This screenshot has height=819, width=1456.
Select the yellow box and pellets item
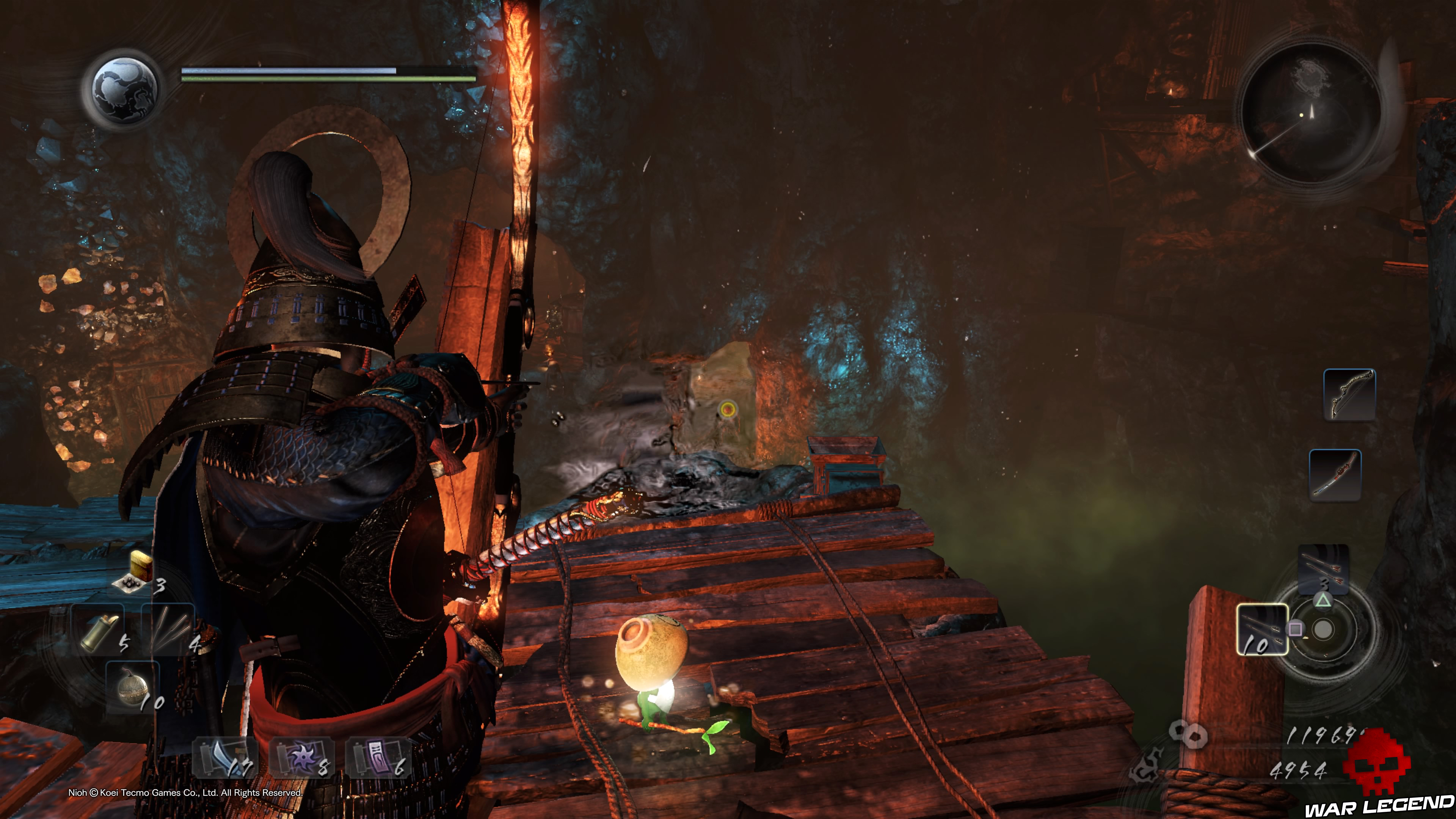pos(136,572)
